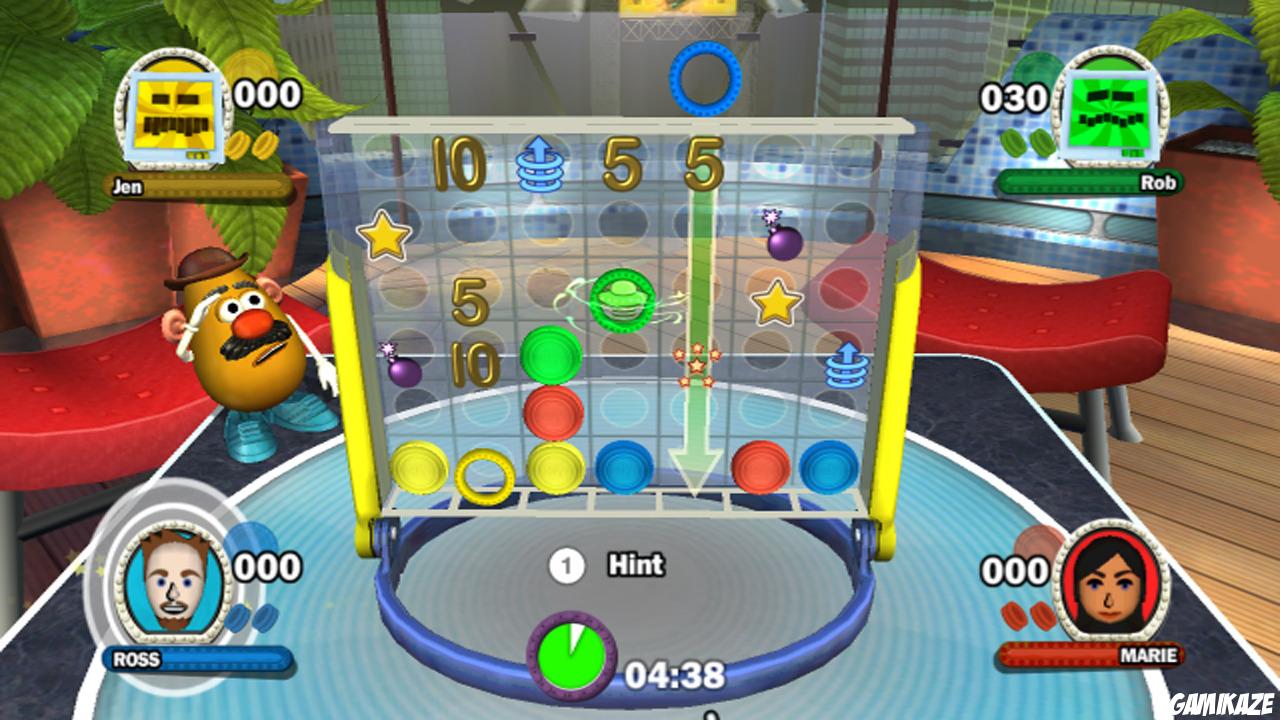Click the green clock progress dial
The image size is (1280, 720).
[x=572, y=655]
